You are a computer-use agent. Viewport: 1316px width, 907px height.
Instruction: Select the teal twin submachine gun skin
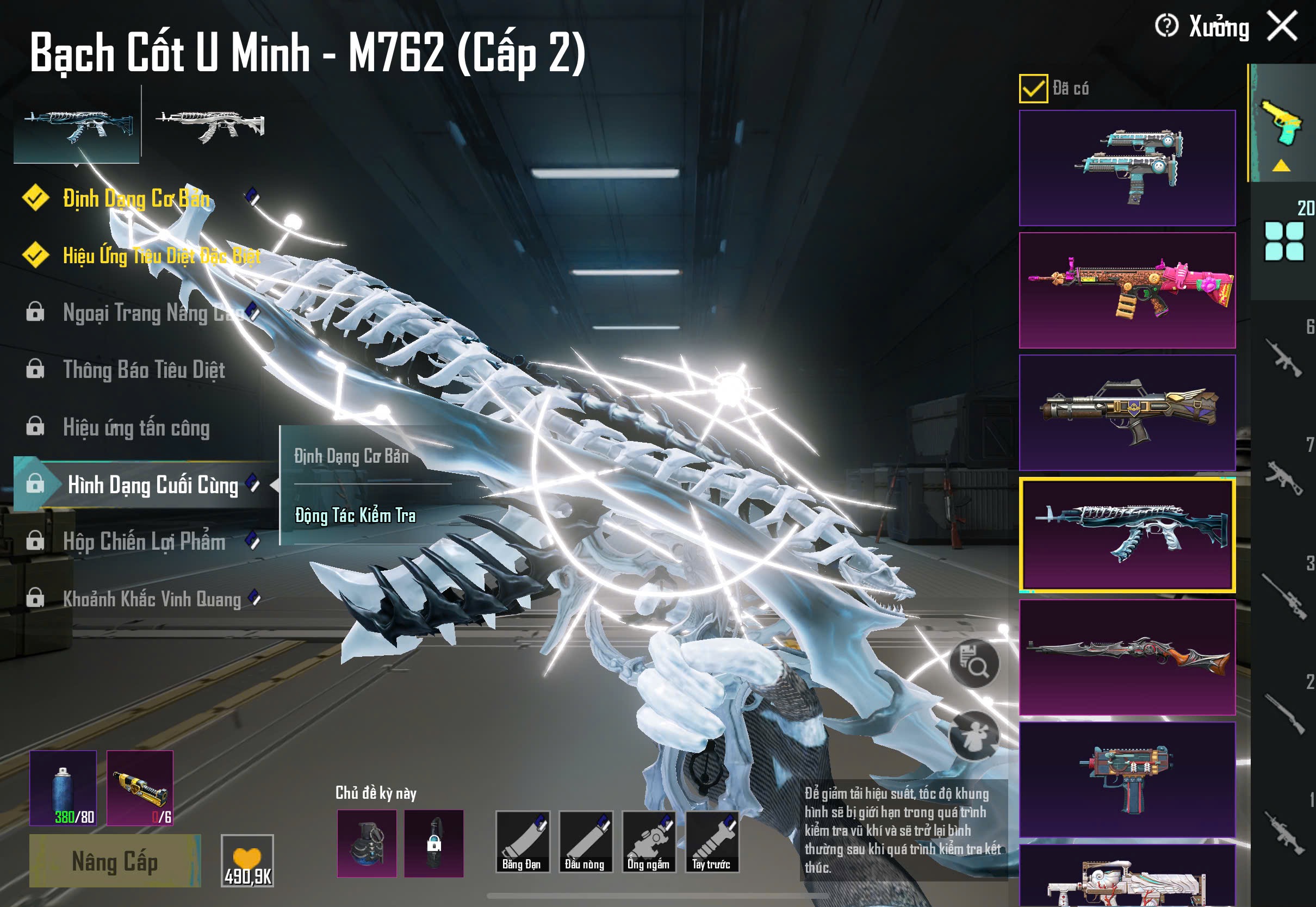(1127, 167)
